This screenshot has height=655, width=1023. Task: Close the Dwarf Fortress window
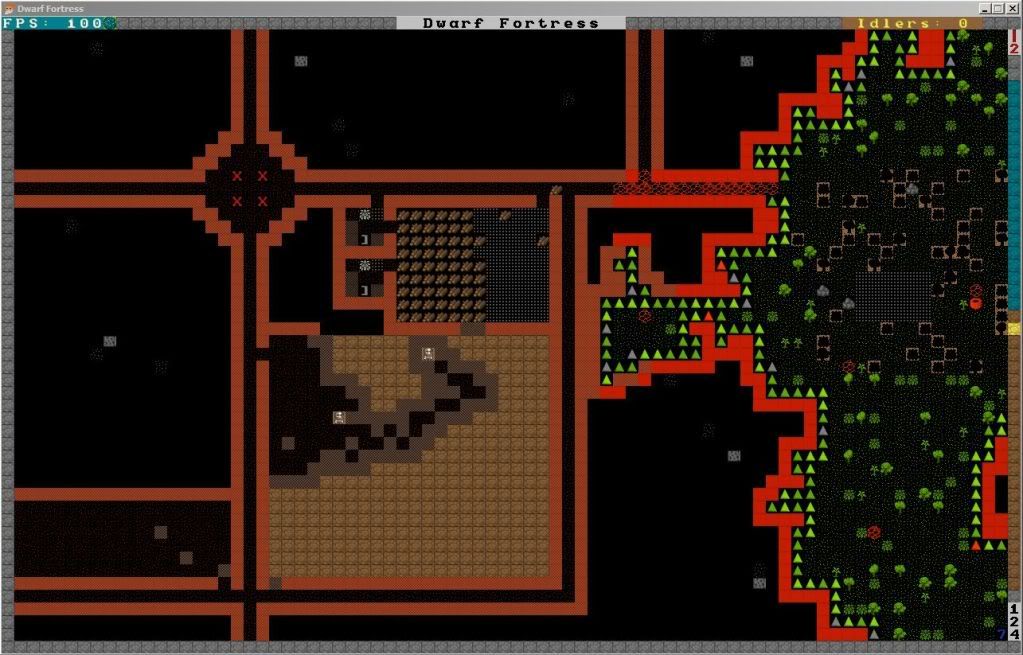point(1012,8)
